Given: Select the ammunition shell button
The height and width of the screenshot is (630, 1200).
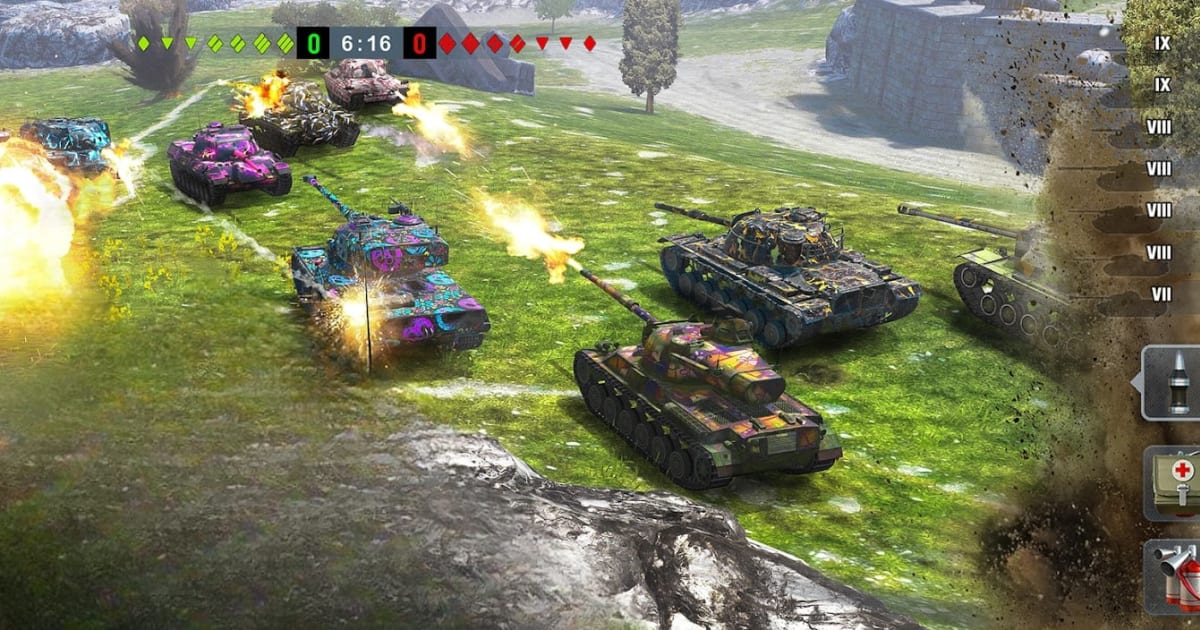Looking at the screenshot, I should [x=1175, y=382].
